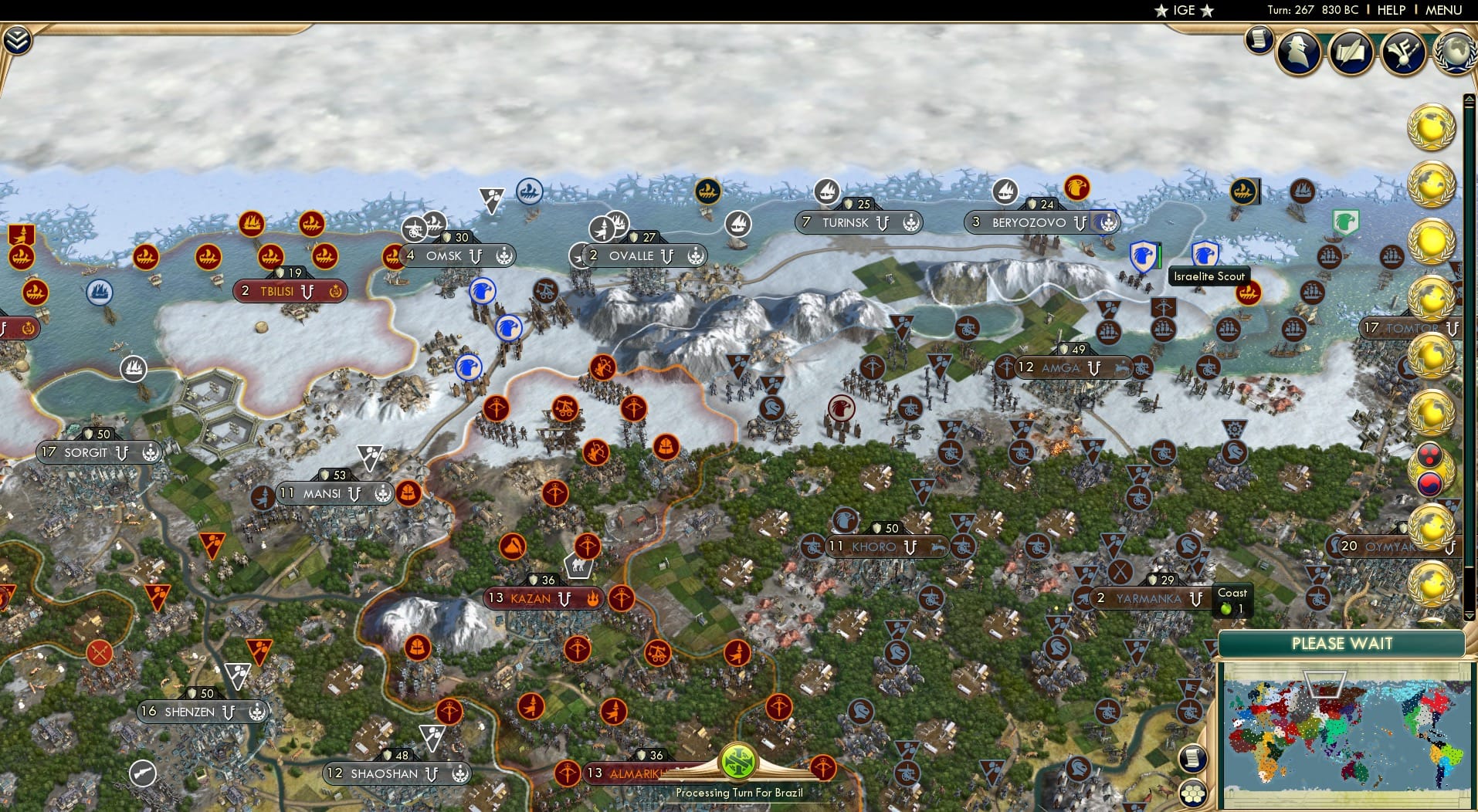Viewport: 1478px width, 812px height.
Task: Open the game log scroll beside the minimap
Action: click(x=1194, y=758)
